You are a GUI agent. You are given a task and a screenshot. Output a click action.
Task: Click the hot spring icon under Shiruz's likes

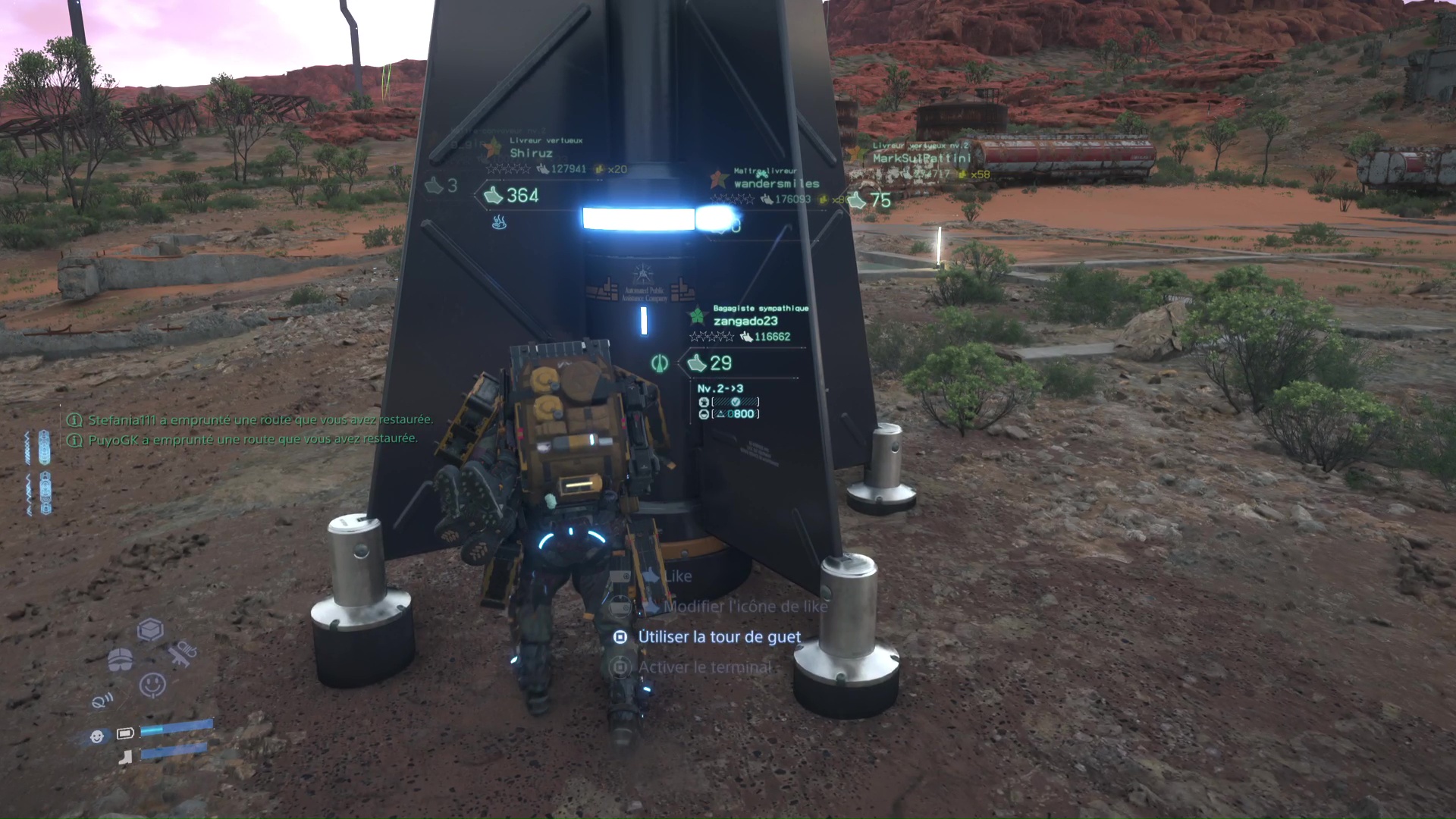tap(499, 222)
